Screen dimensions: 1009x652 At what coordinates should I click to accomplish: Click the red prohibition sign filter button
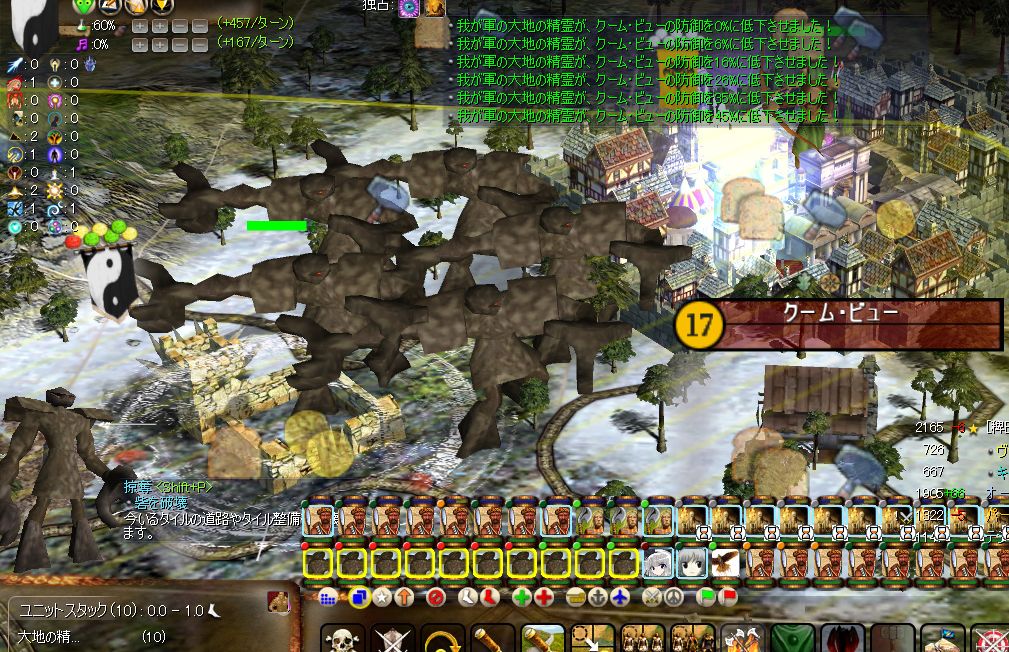pos(435,597)
